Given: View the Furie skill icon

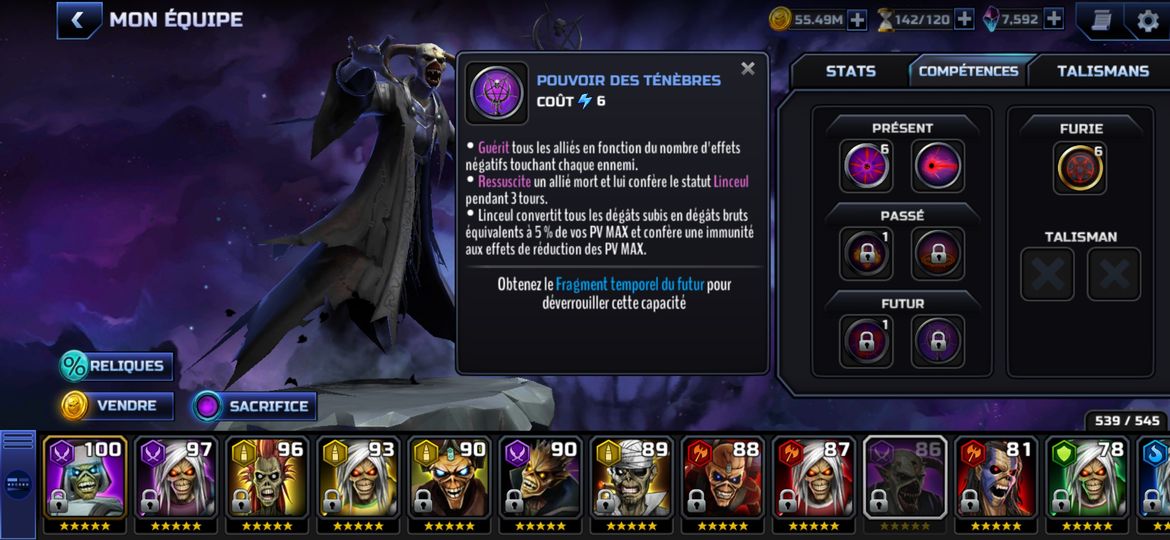Looking at the screenshot, I should click(1081, 167).
